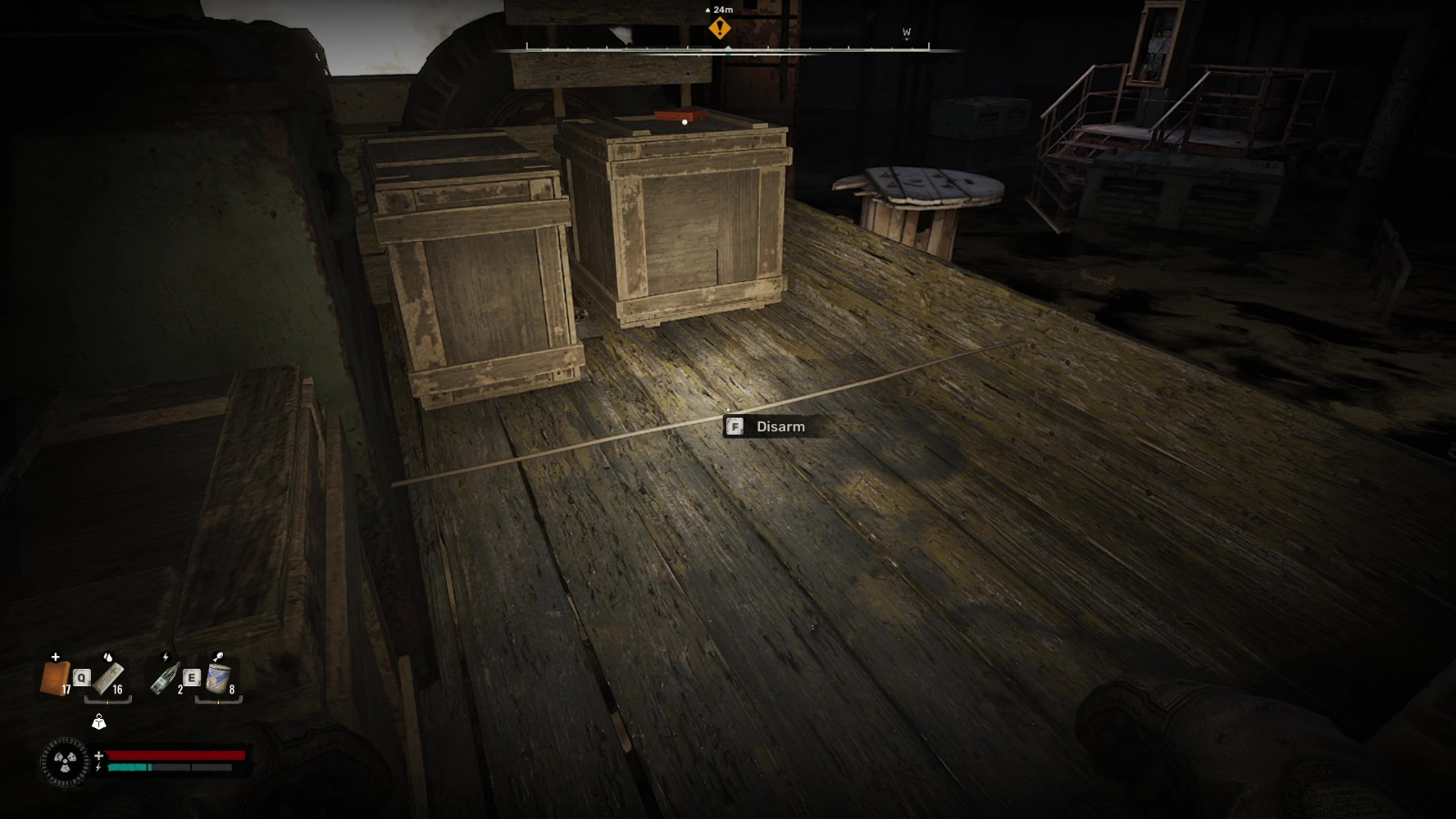The image size is (1456, 819).
Task: Toggle the Q quick-use key badge
Action: point(81,678)
